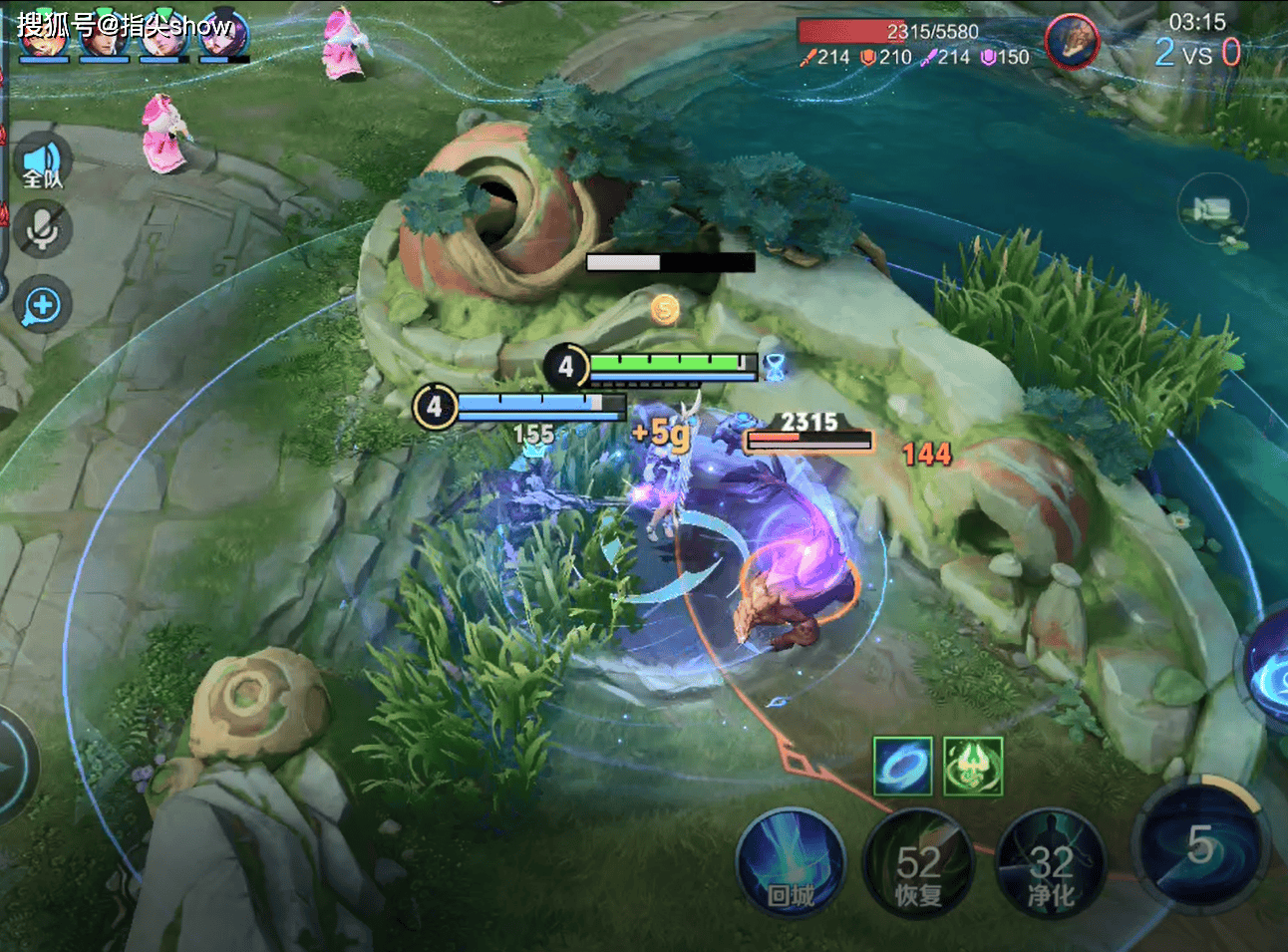Click the camera view button
The image size is (1288, 952).
(1212, 209)
